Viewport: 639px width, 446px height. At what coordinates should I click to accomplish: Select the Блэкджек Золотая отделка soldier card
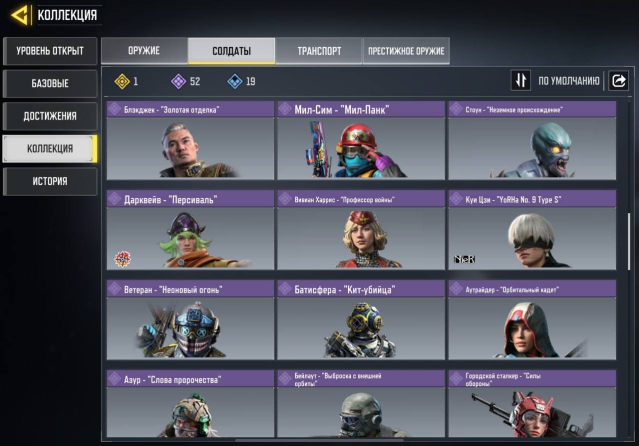click(x=190, y=140)
